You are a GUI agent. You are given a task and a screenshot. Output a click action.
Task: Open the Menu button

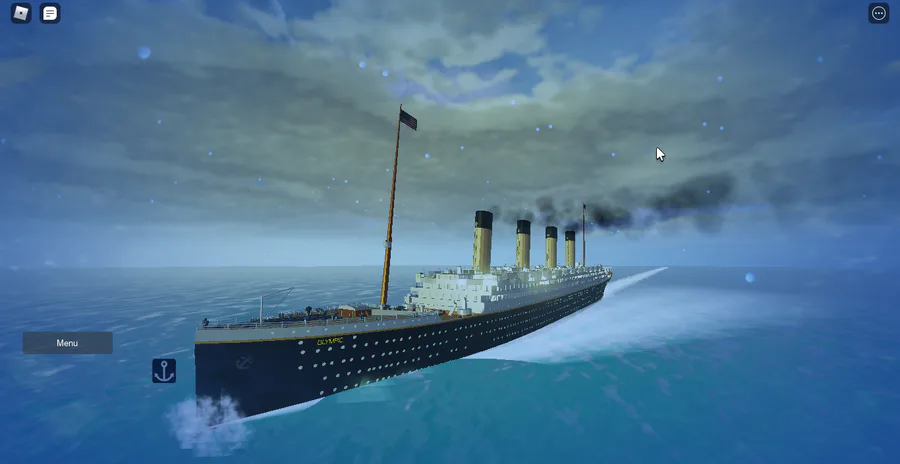pos(67,343)
